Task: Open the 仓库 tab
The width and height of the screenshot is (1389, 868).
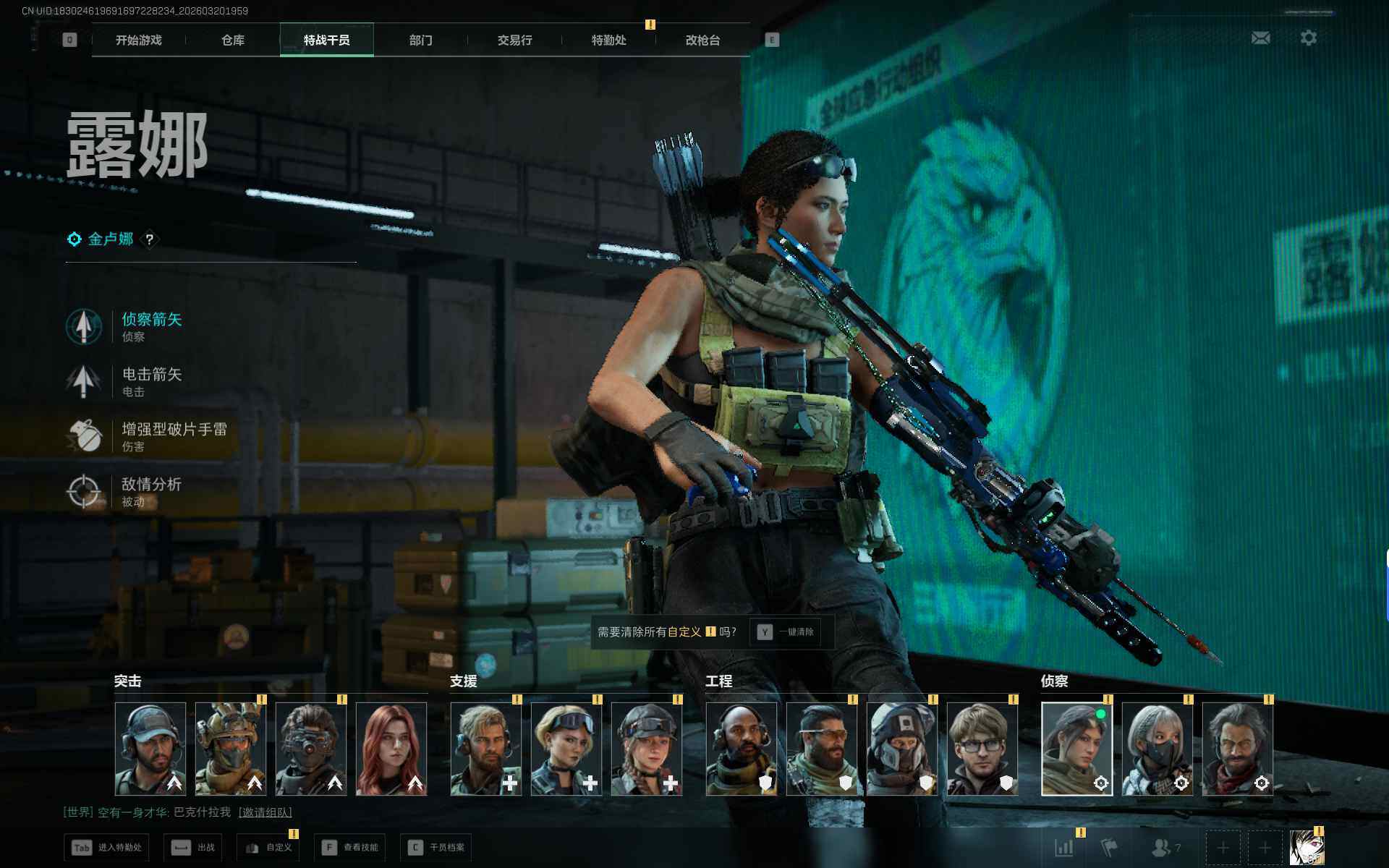Action: point(232,41)
